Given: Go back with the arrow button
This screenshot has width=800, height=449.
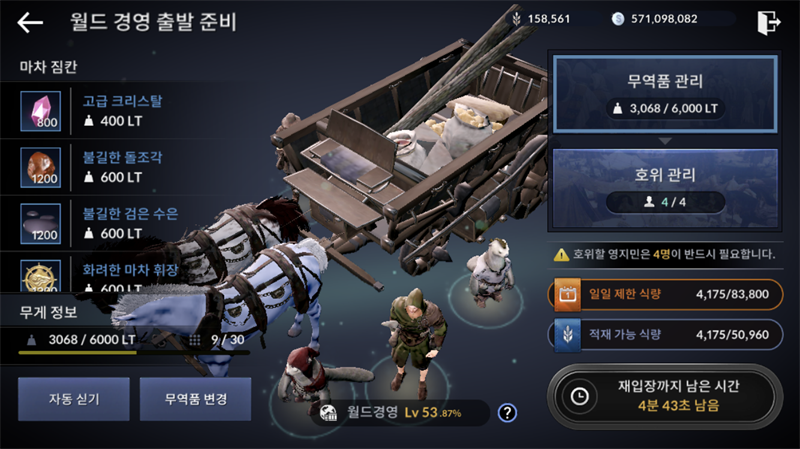Looking at the screenshot, I should [30, 22].
